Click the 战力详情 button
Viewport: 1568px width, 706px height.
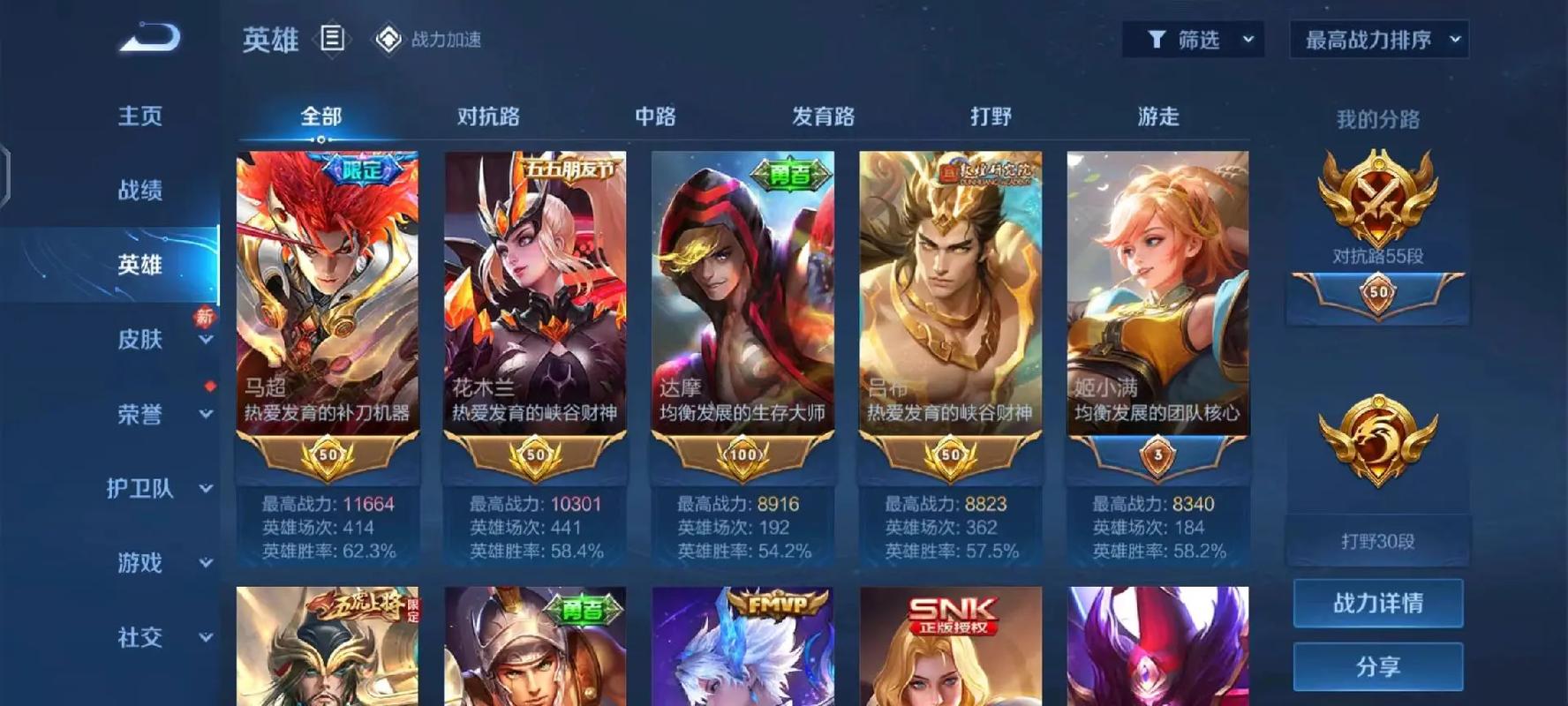[x=1379, y=603]
